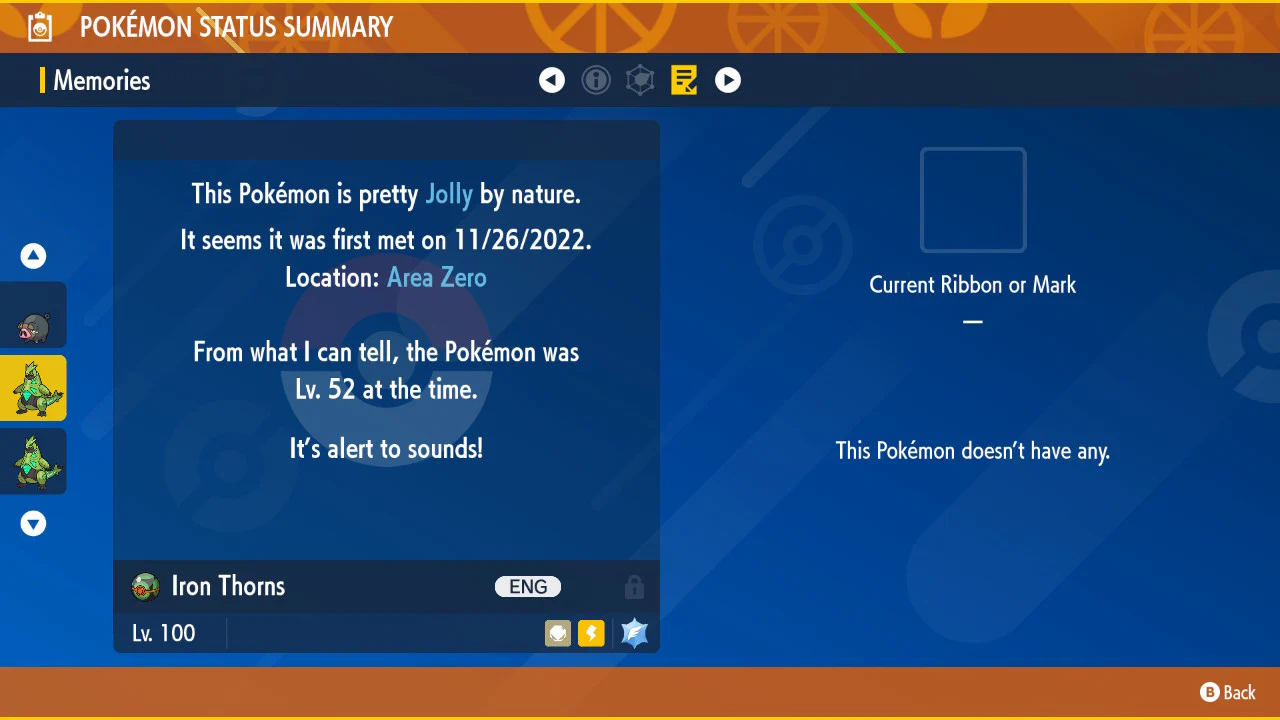Open the stats hexagon tab
Image resolution: width=1280 pixels, height=720 pixels.
[640, 80]
